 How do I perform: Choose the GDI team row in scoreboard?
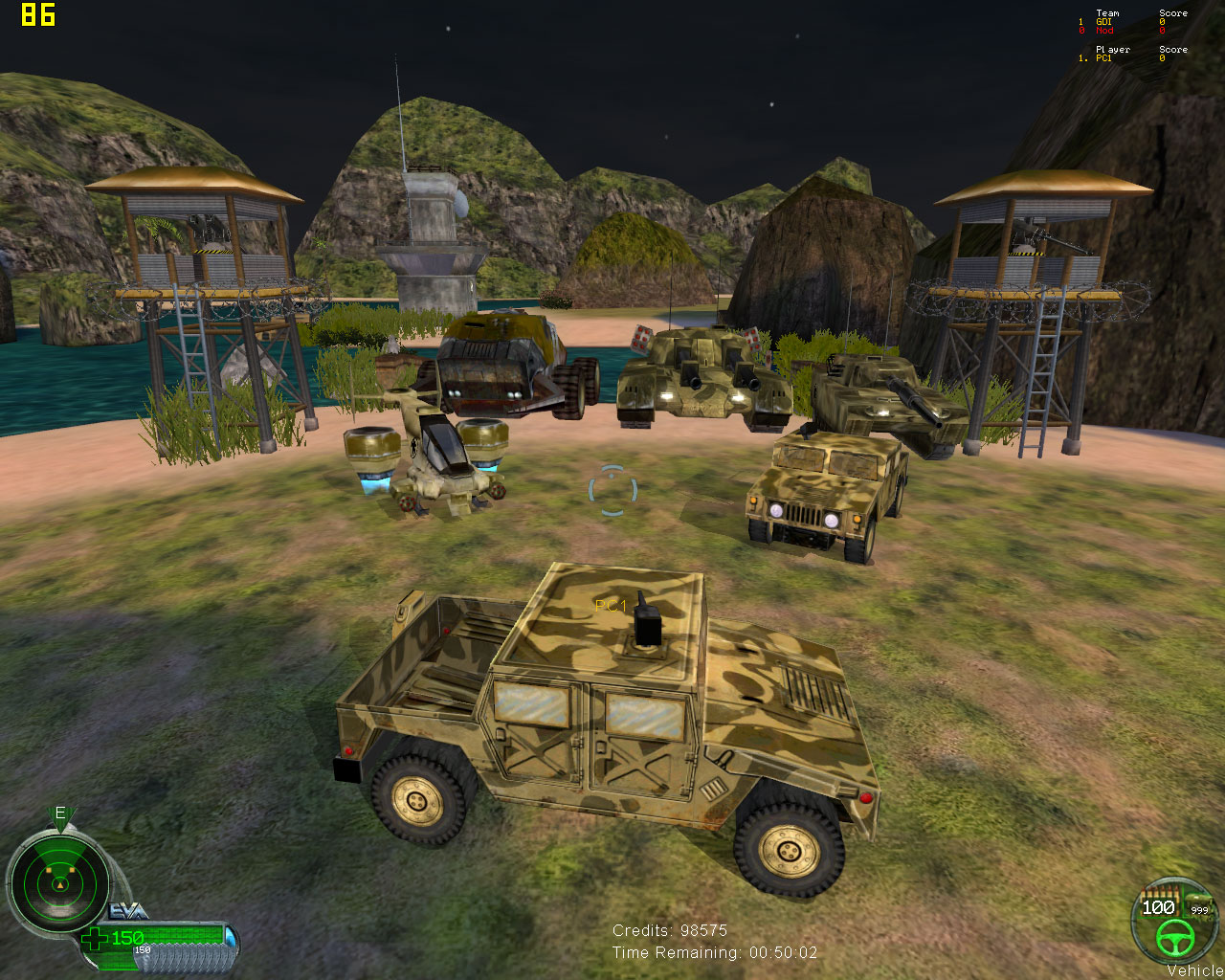coord(1103,22)
